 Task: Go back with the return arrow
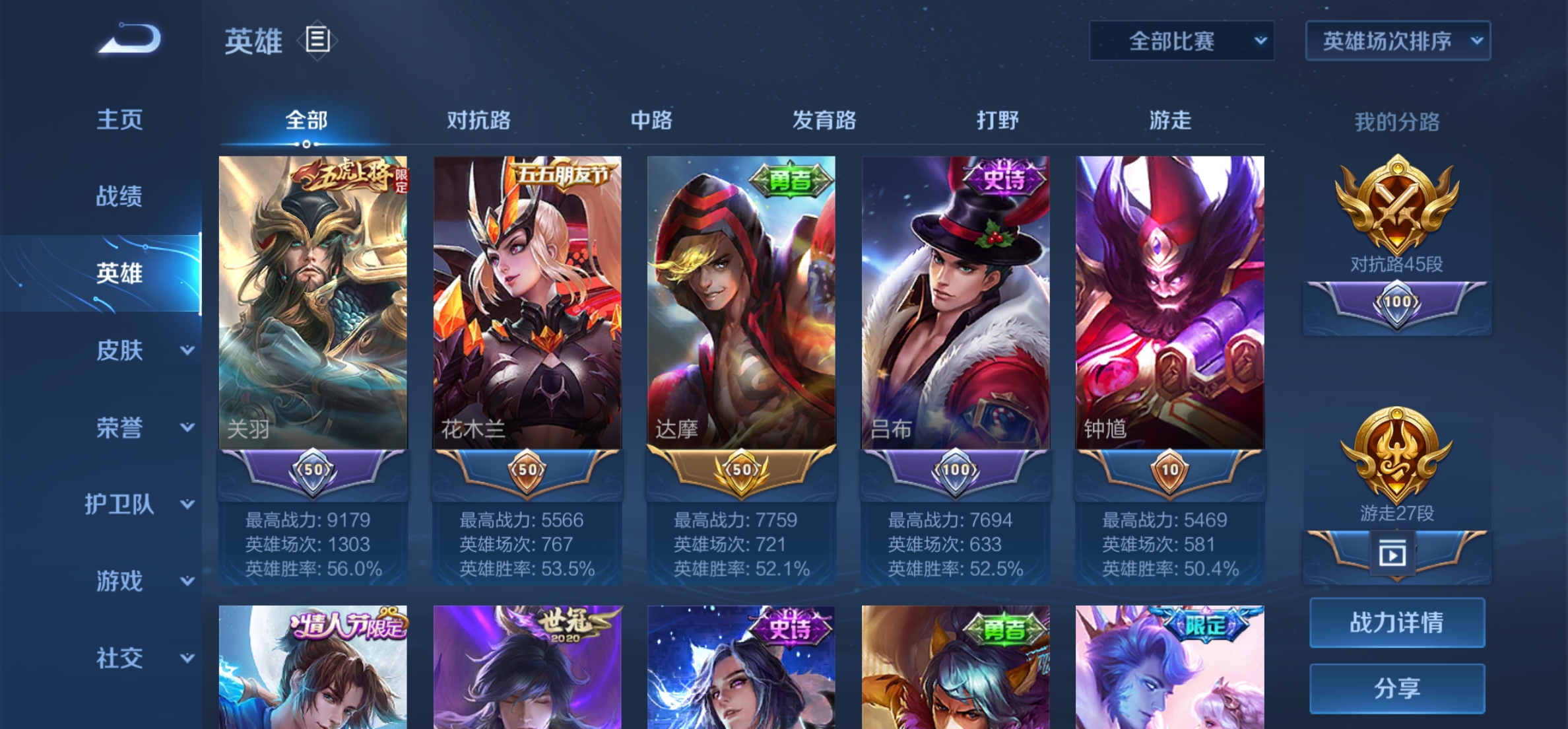point(130,38)
